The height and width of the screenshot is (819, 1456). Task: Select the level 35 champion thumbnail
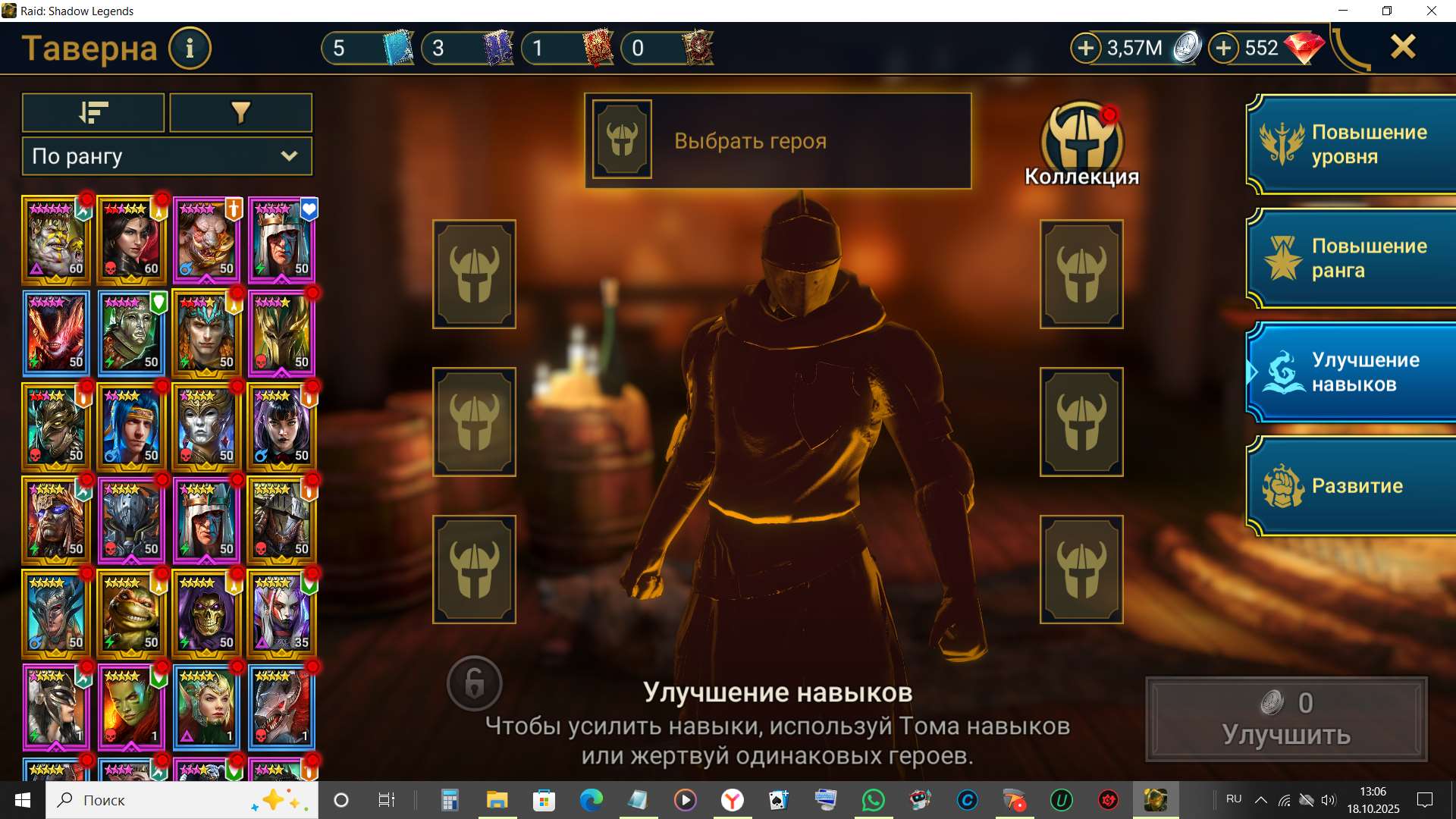pos(281,613)
